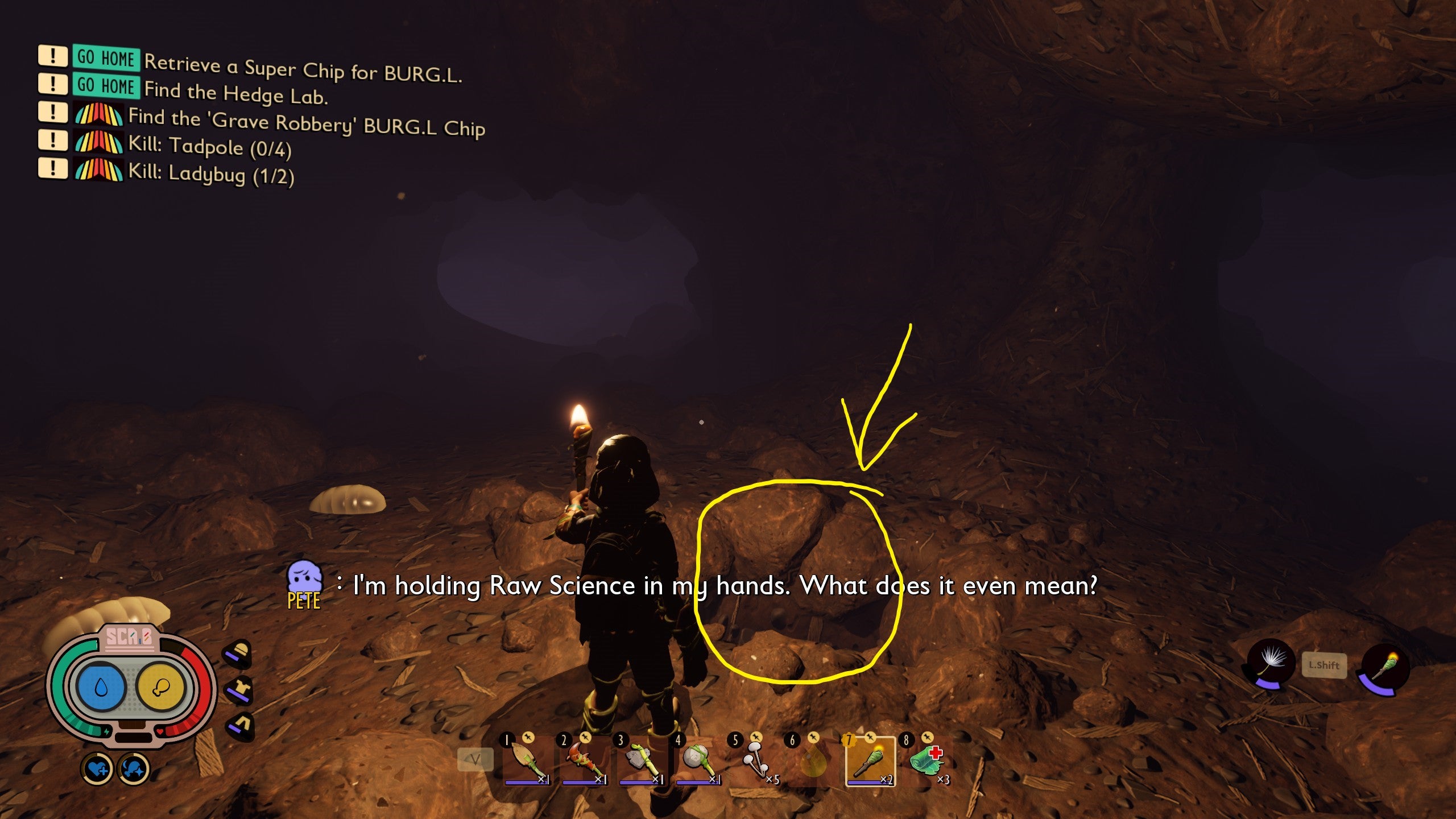Inspect the blue heart-plus status effect icon
The image size is (1456, 819).
tap(97, 770)
